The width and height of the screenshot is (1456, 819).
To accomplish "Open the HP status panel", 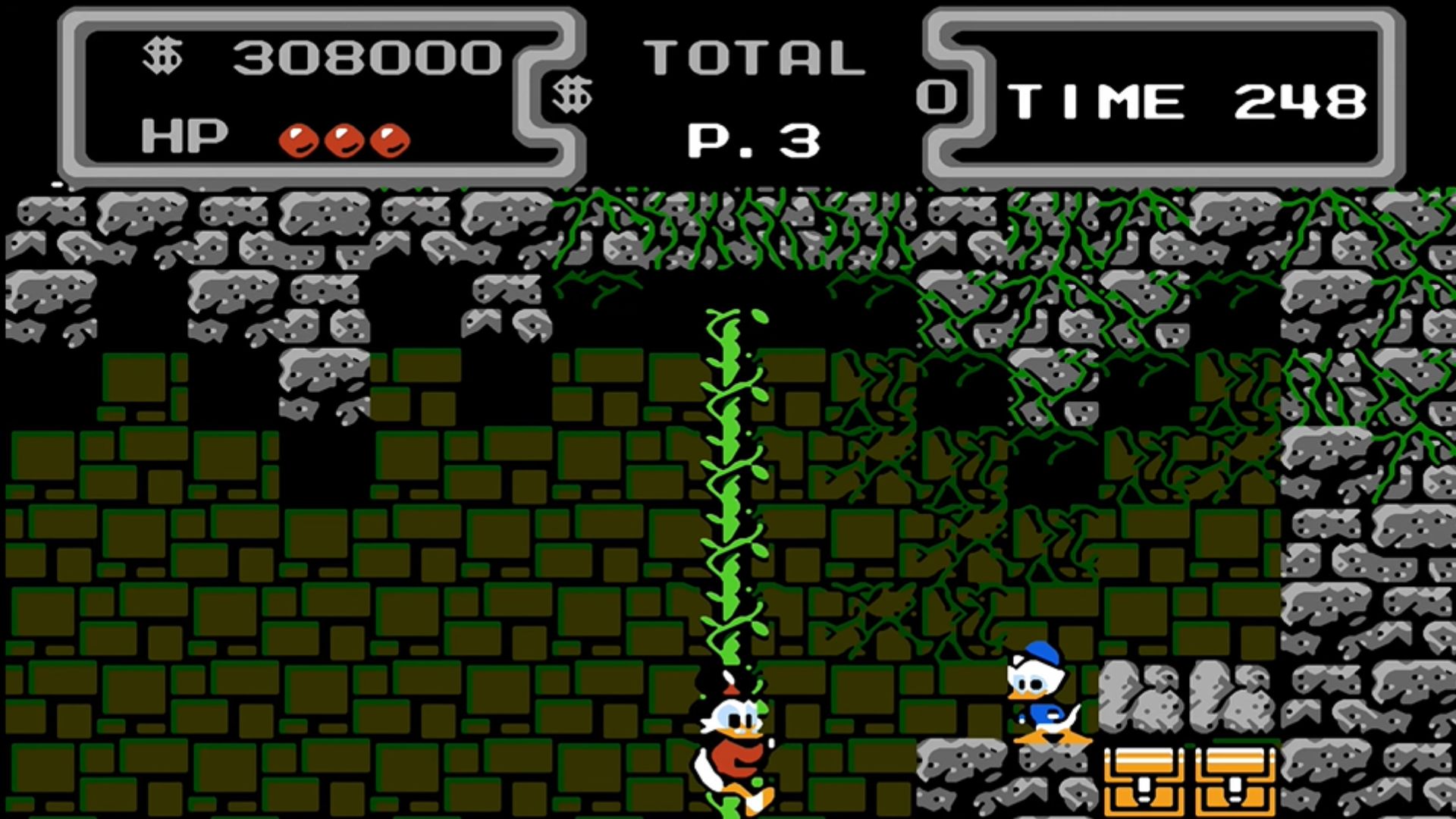I will pos(182,136).
